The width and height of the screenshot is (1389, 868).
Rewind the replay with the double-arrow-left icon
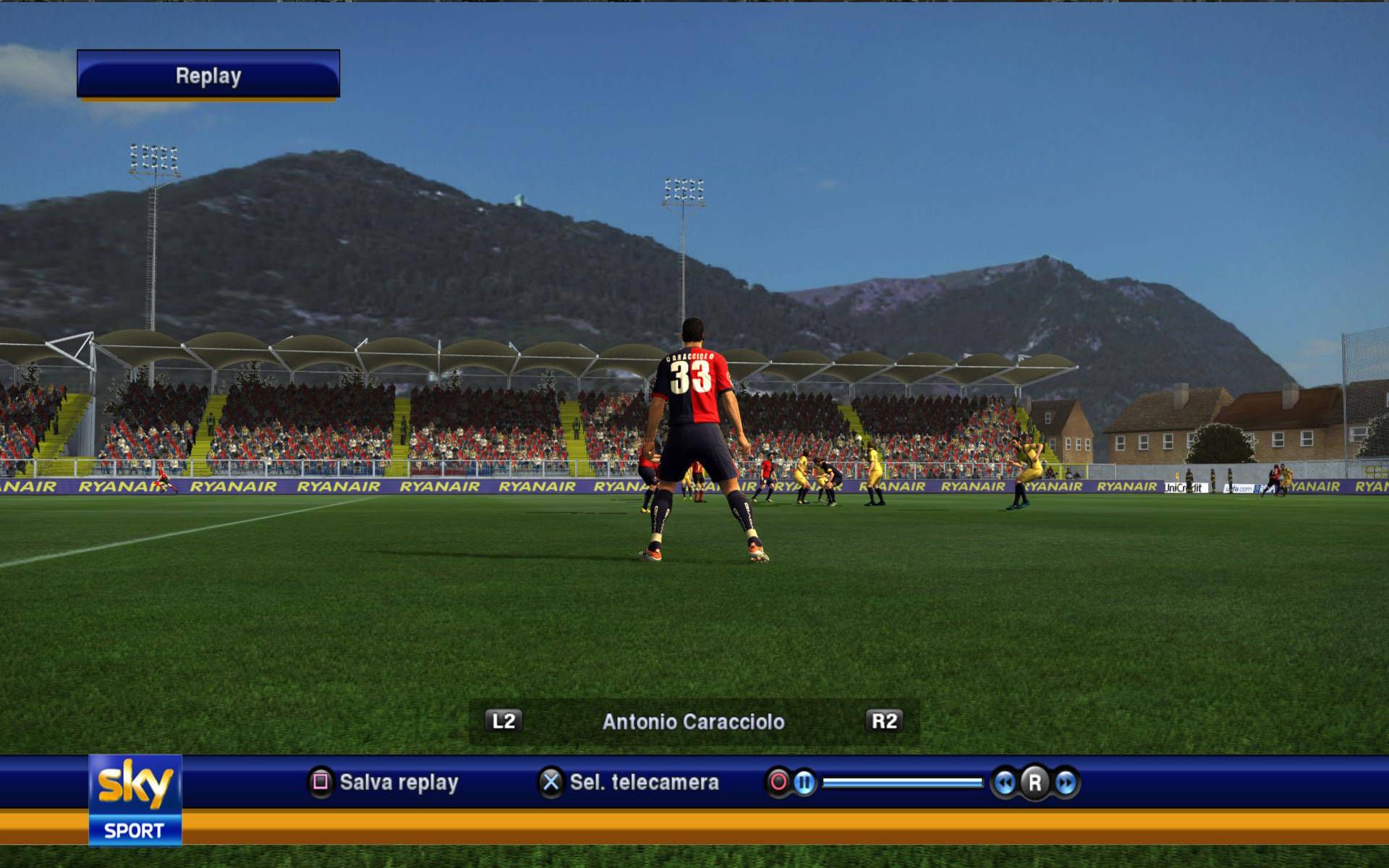click(x=1004, y=782)
